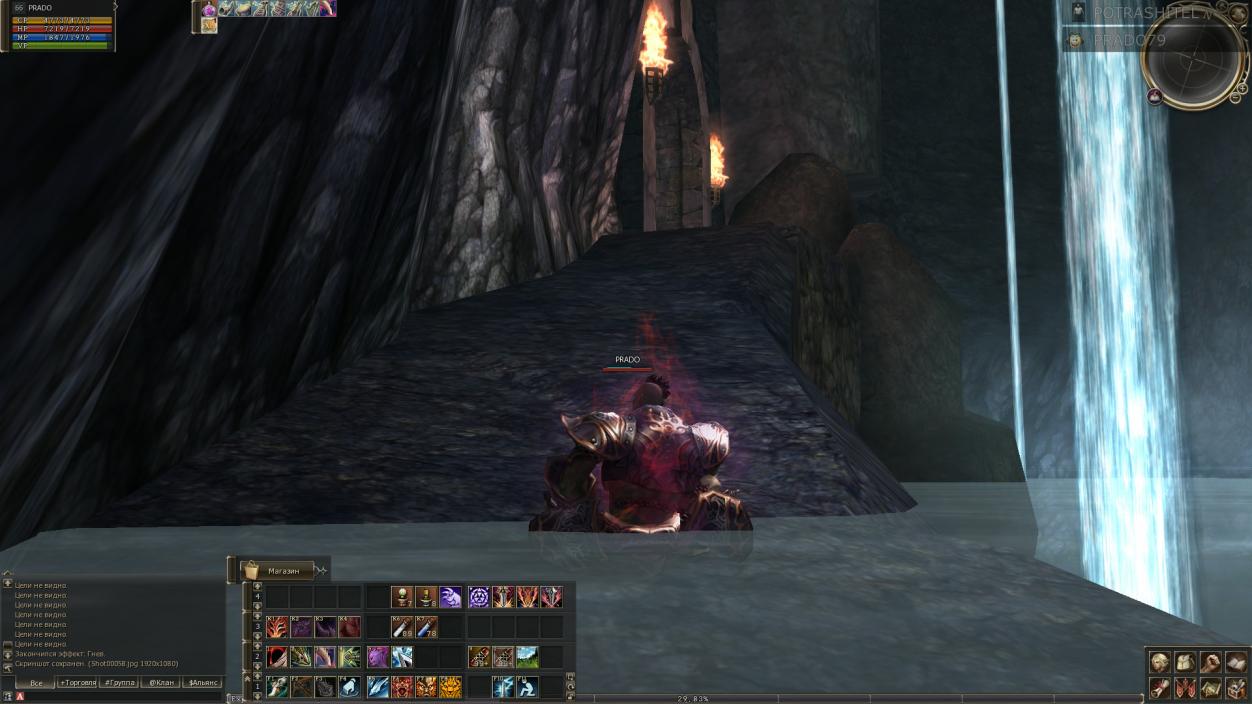Activate the fiery branches skill on K1
Image resolution: width=1252 pixels, height=704 pixels.
pyautogui.click(x=277, y=627)
